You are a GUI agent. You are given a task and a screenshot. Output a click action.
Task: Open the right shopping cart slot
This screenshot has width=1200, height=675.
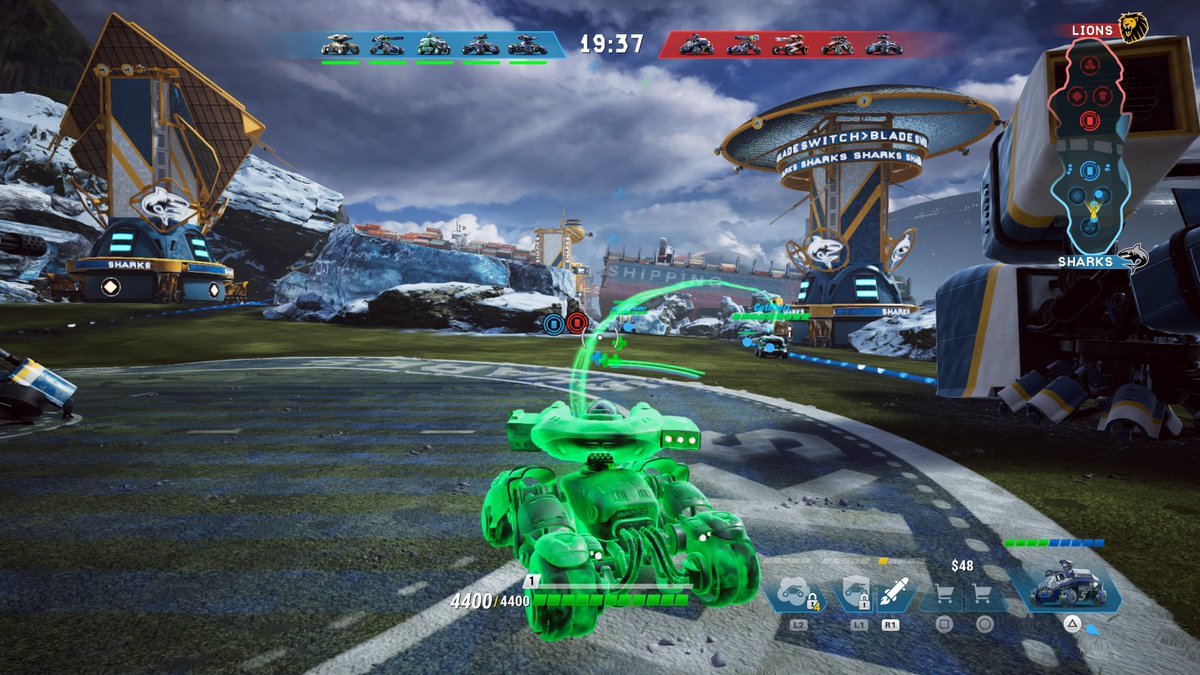point(984,595)
